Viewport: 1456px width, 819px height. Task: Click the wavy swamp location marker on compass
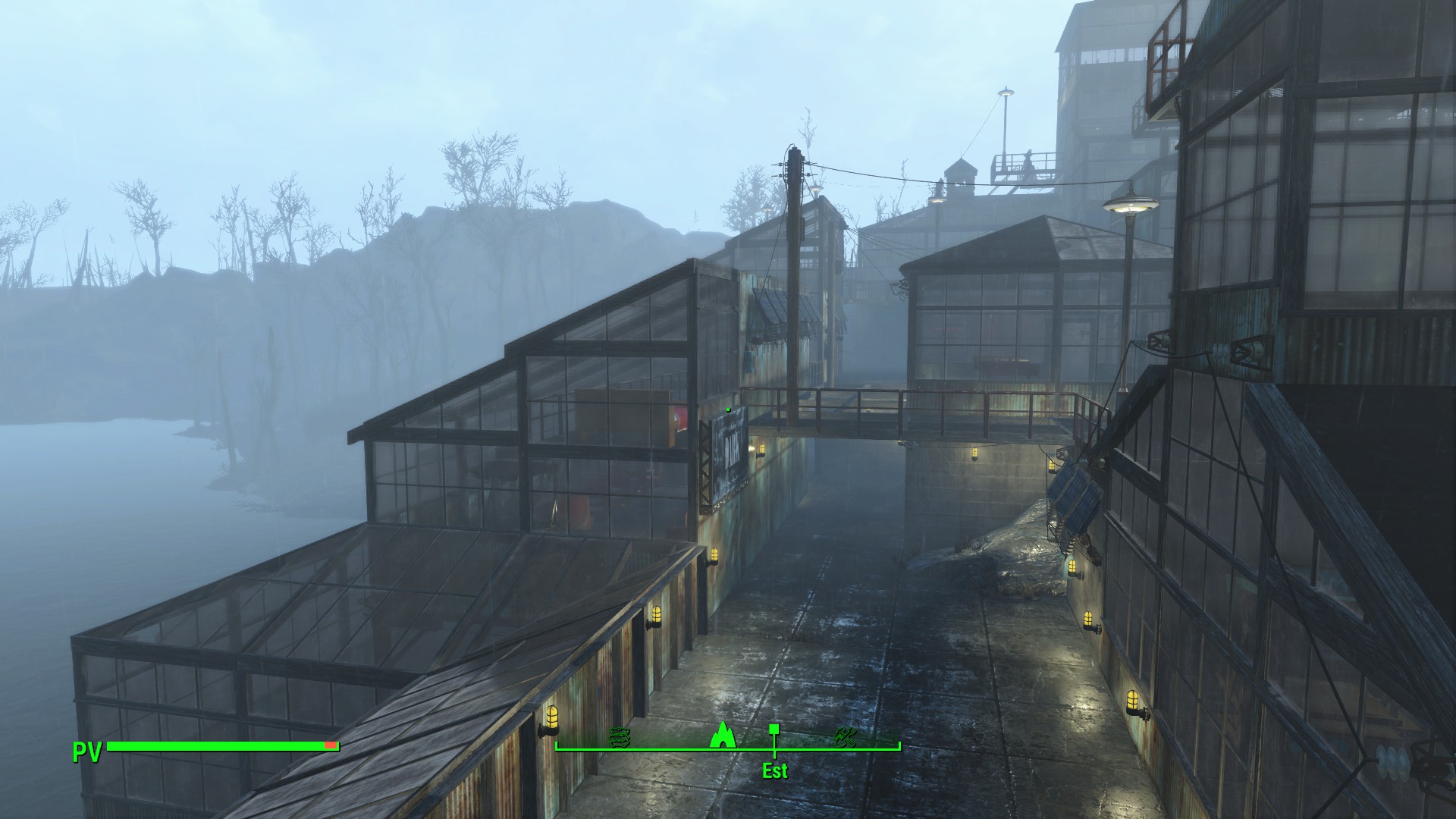click(x=620, y=736)
